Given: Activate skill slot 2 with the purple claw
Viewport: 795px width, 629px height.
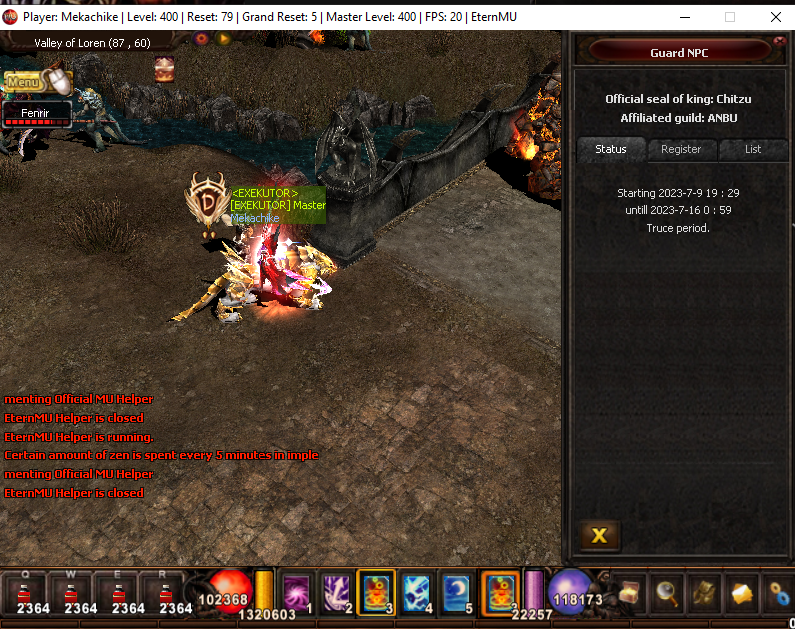Looking at the screenshot, I should point(337,591).
